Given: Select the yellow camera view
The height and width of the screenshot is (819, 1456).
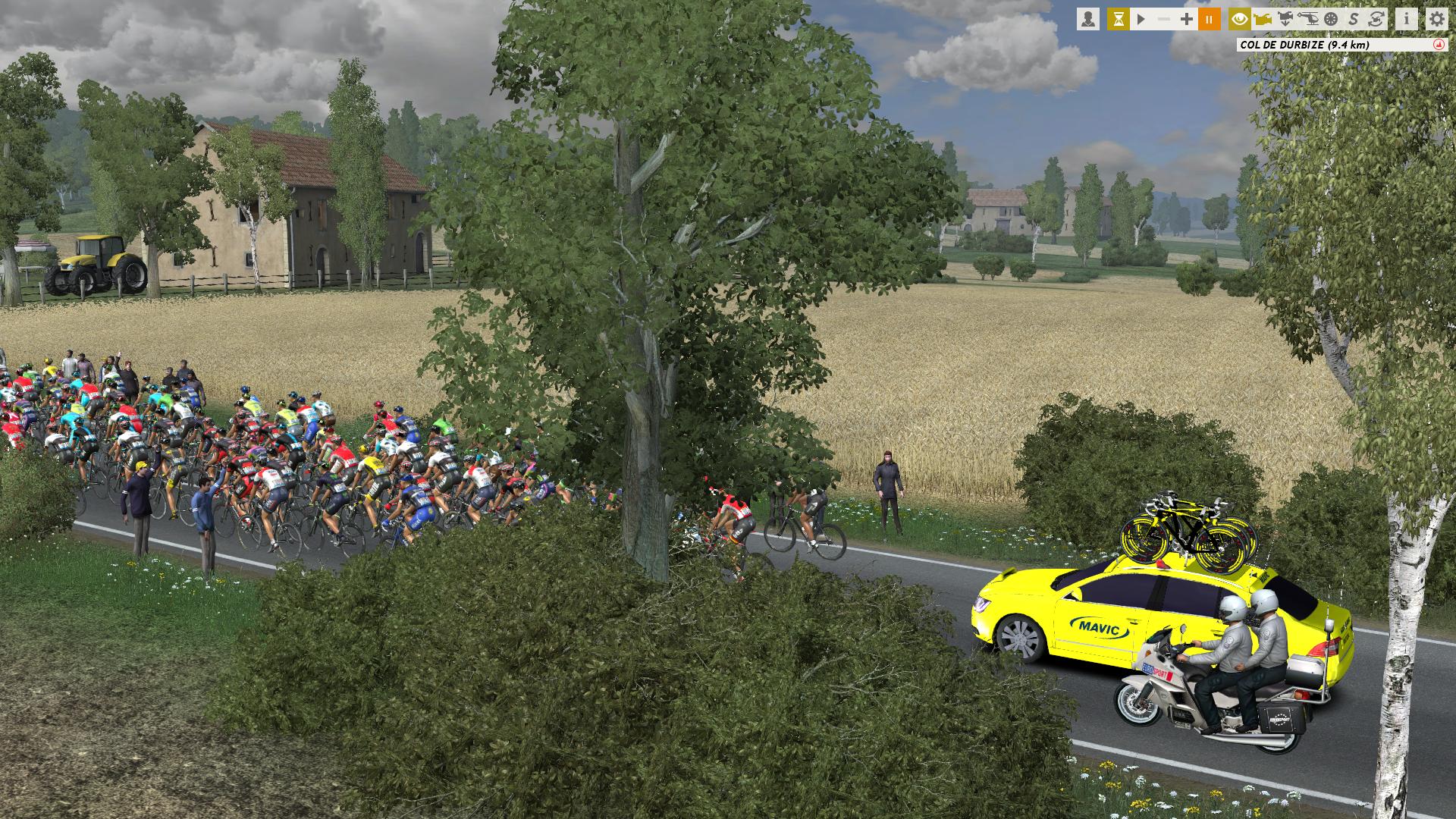Looking at the screenshot, I should [1262, 19].
